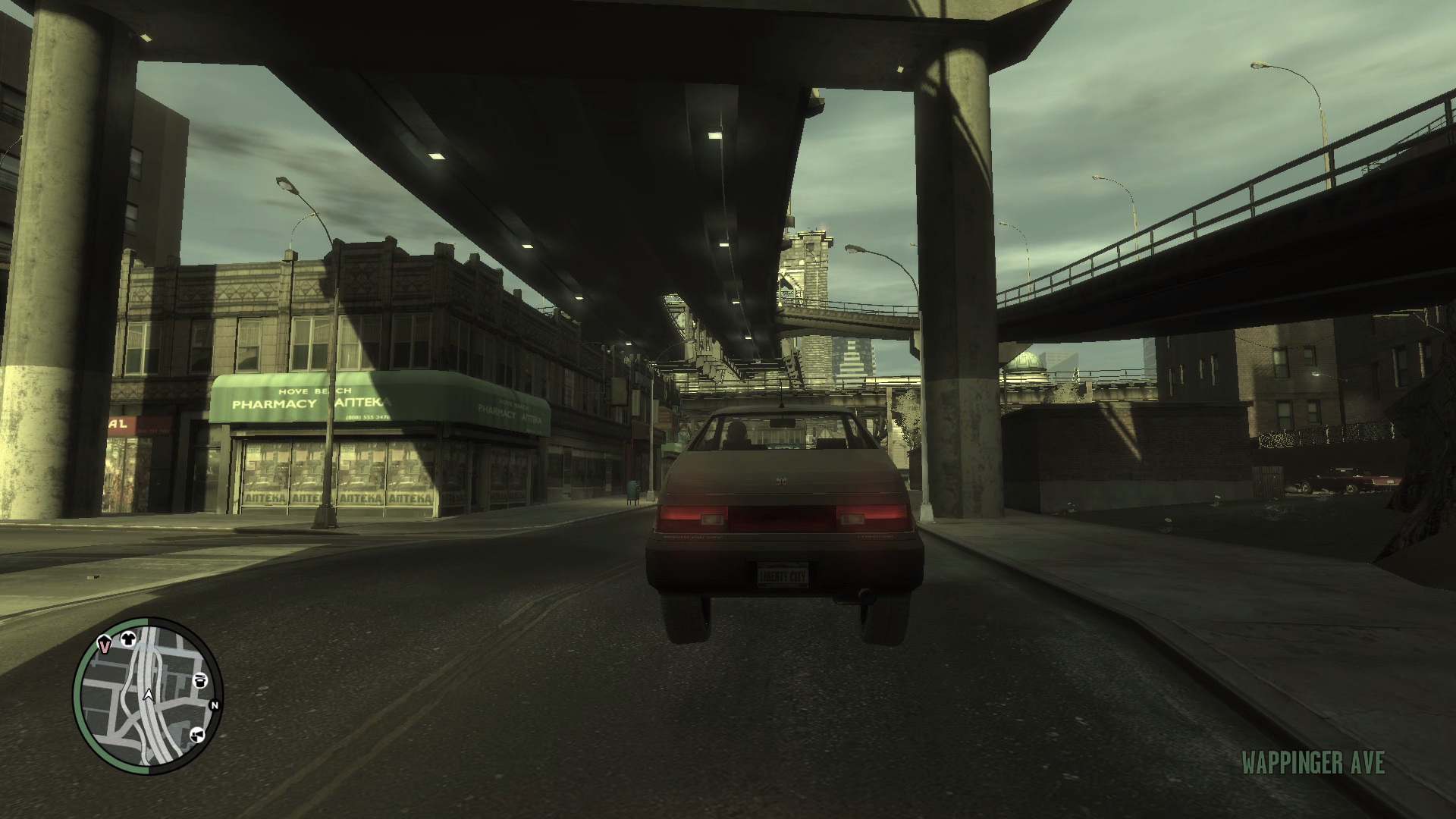The width and height of the screenshot is (1456, 819).
Task: Click the N compass indicator on the radar
Action: [215, 705]
